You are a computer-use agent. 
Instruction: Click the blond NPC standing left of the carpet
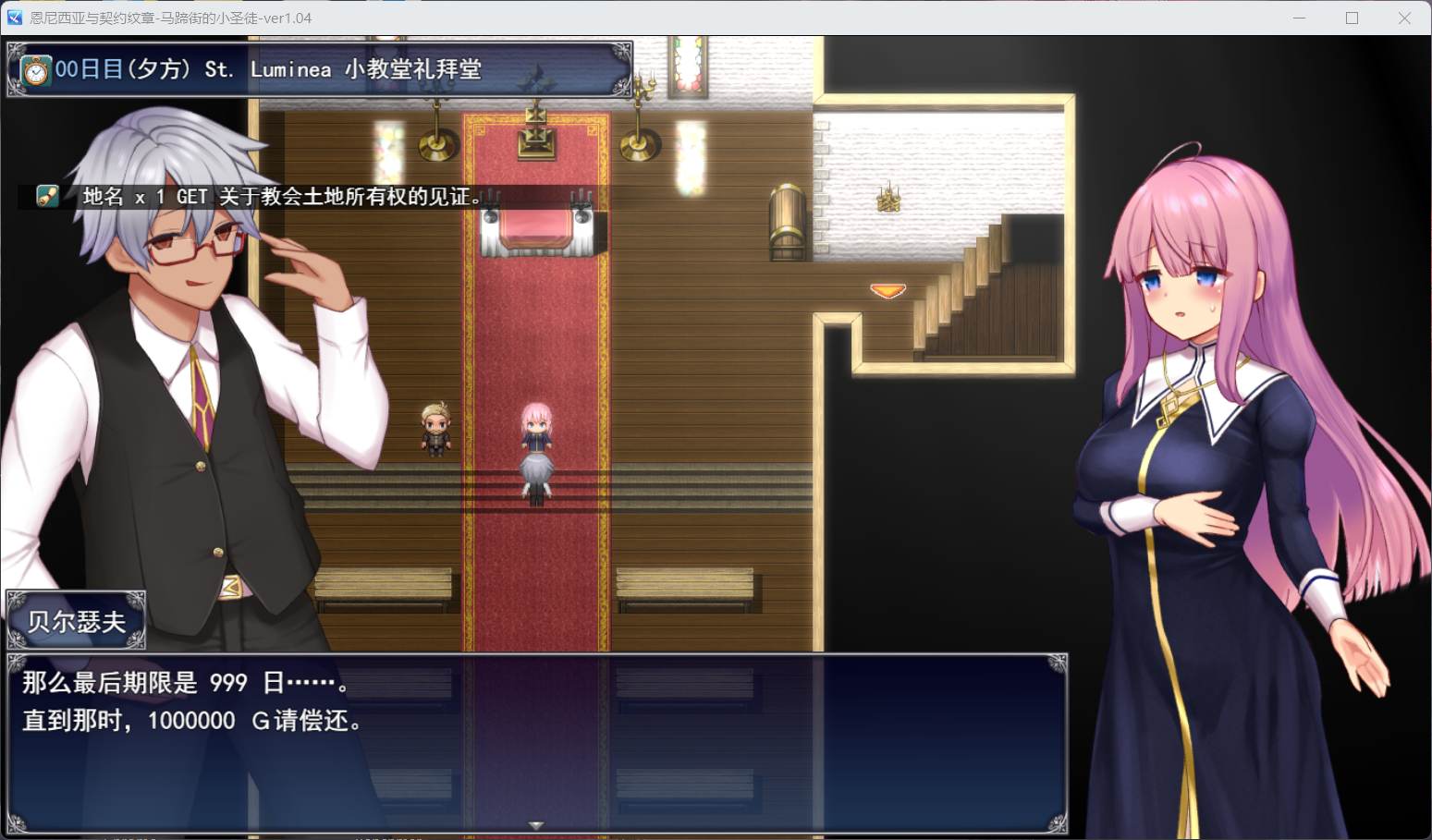tap(434, 430)
